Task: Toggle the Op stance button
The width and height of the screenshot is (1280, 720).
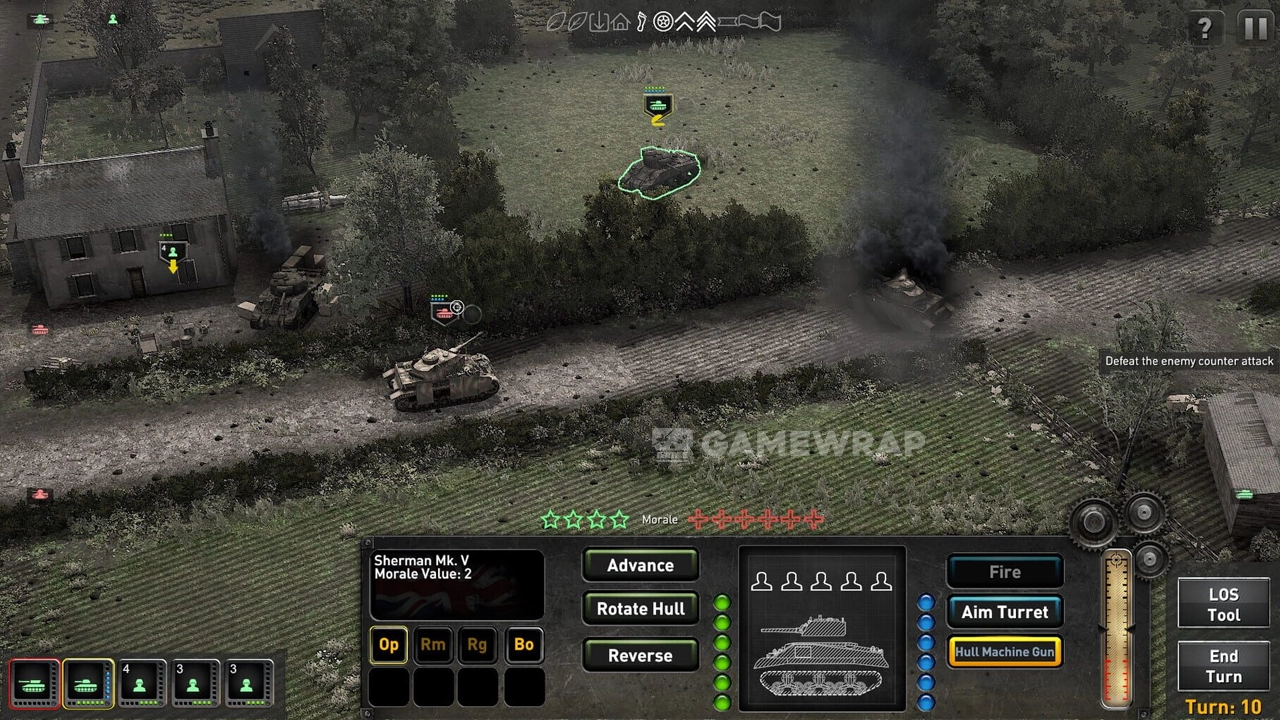Action: [x=389, y=645]
